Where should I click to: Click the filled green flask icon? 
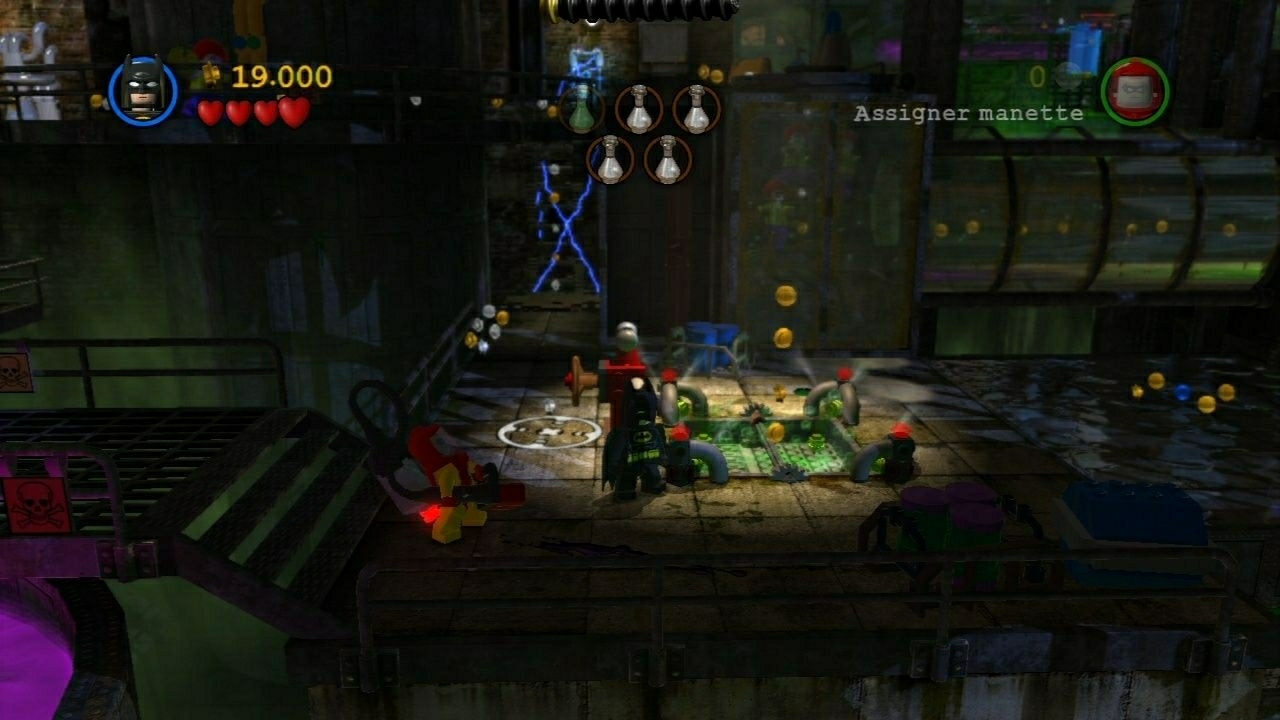tap(582, 110)
